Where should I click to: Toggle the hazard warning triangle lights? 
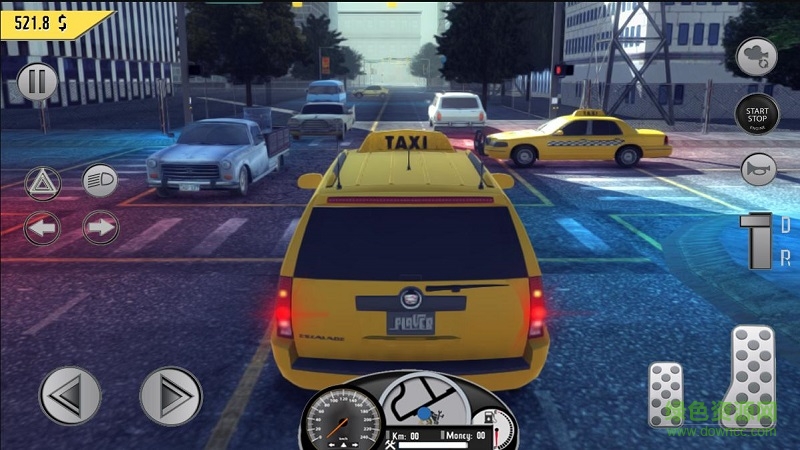(x=42, y=182)
